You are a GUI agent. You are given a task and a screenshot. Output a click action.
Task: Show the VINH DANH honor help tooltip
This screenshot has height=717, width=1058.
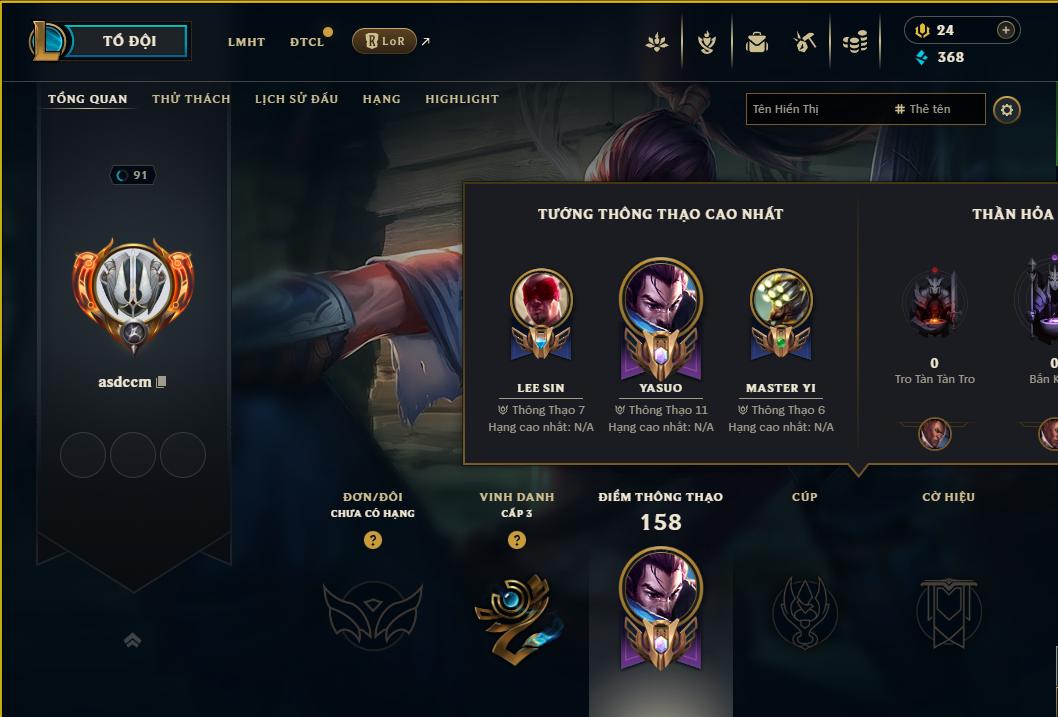517,540
